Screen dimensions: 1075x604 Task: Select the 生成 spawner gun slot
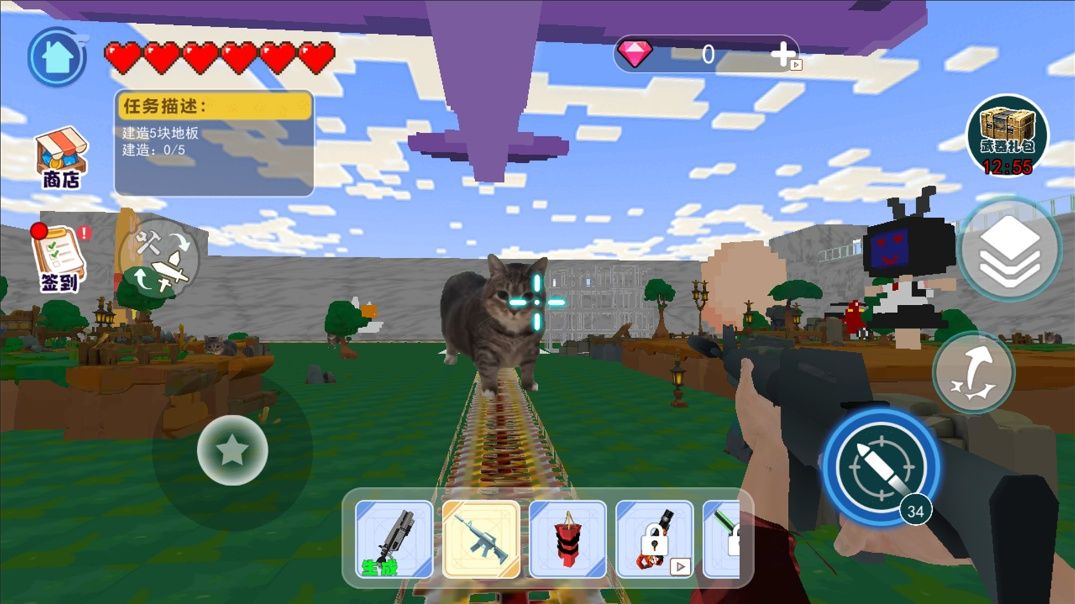click(x=394, y=539)
